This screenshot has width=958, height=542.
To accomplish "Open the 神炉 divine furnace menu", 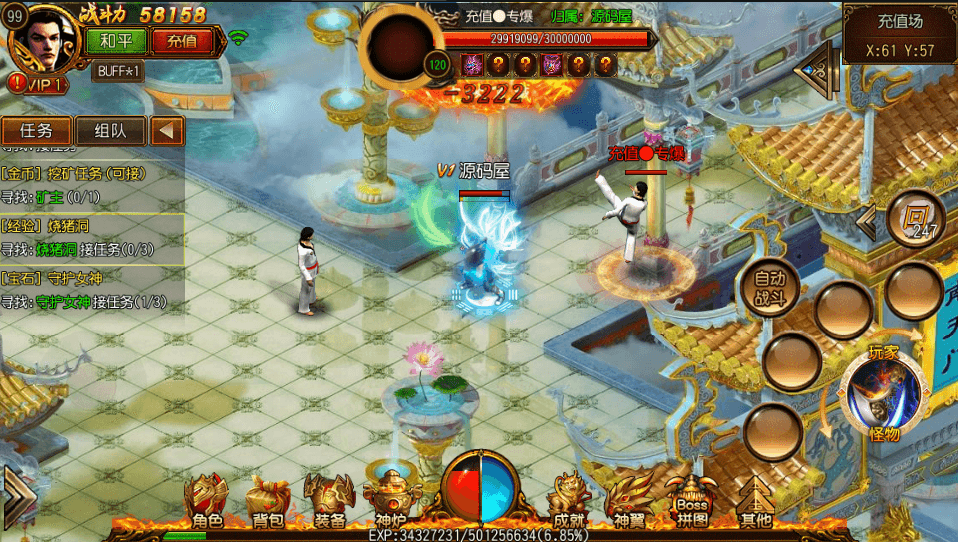I will point(389,501).
